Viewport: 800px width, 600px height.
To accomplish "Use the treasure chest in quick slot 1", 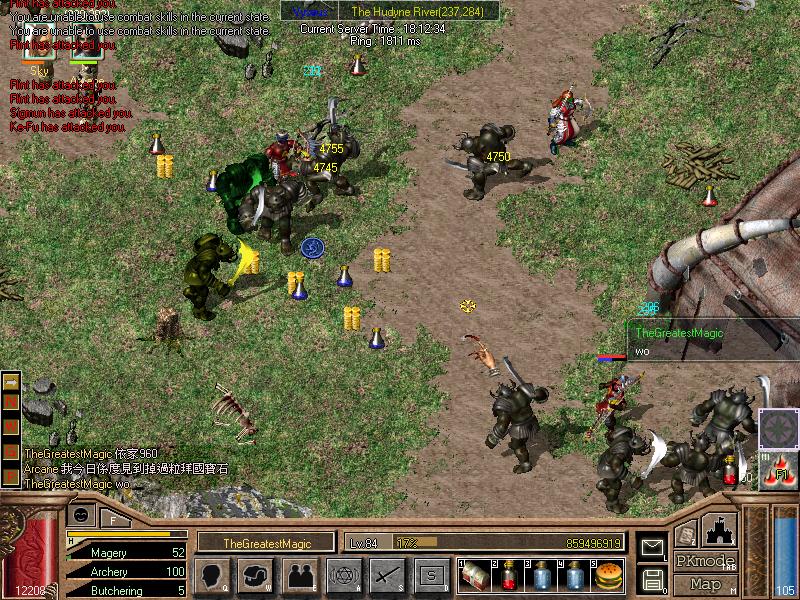I will (x=473, y=575).
